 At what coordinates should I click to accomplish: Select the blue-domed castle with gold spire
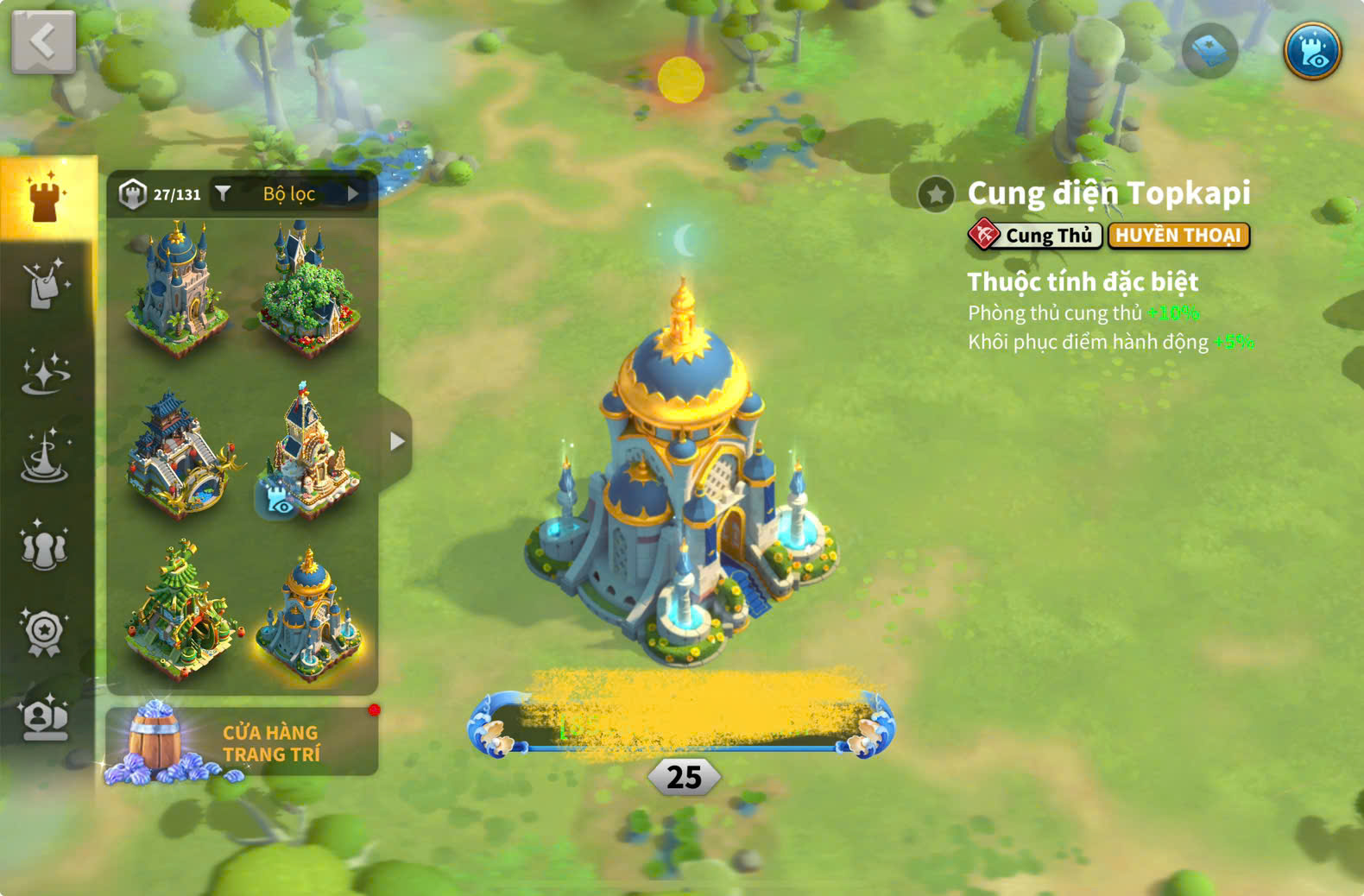179,289
